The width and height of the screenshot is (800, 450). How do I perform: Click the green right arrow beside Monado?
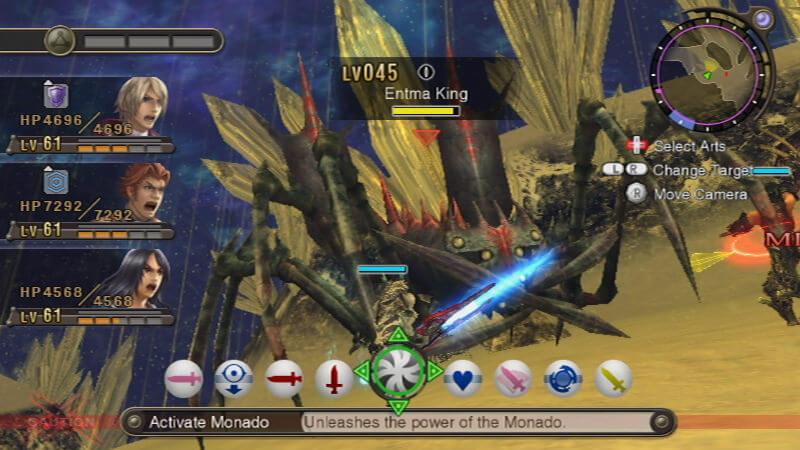click(435, 372)
